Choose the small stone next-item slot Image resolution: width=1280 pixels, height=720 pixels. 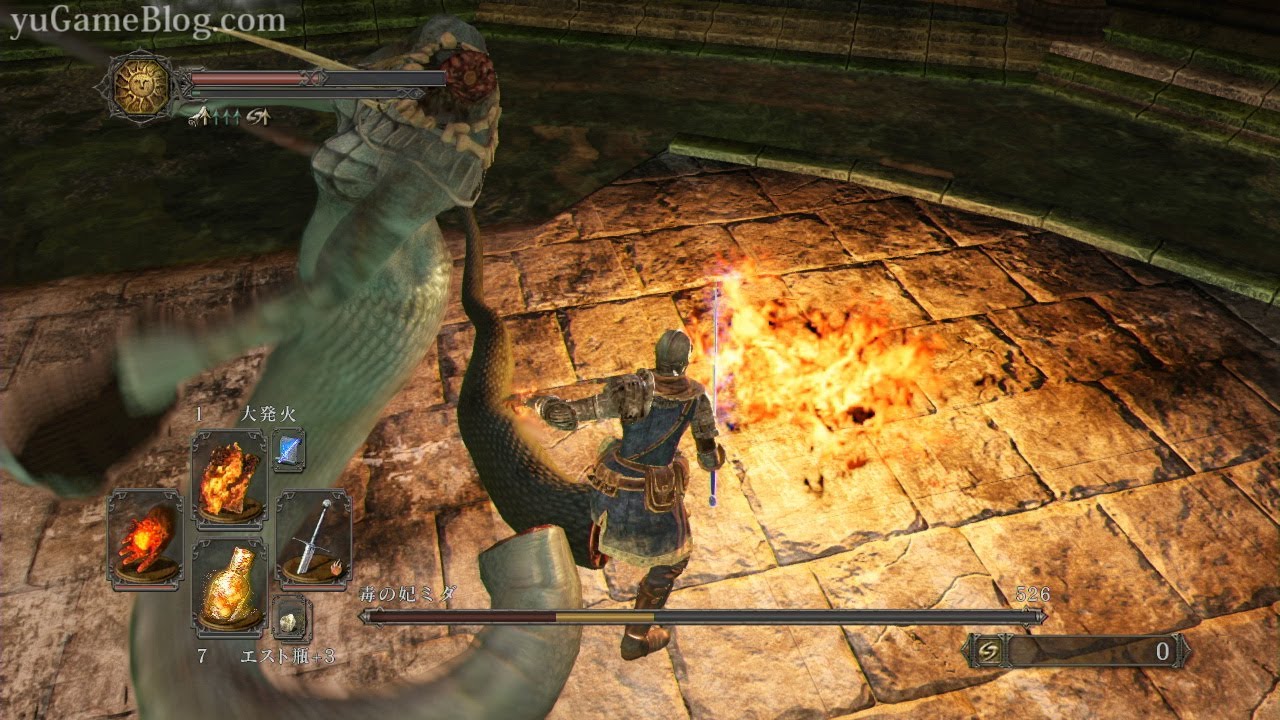tap(291, 620)
